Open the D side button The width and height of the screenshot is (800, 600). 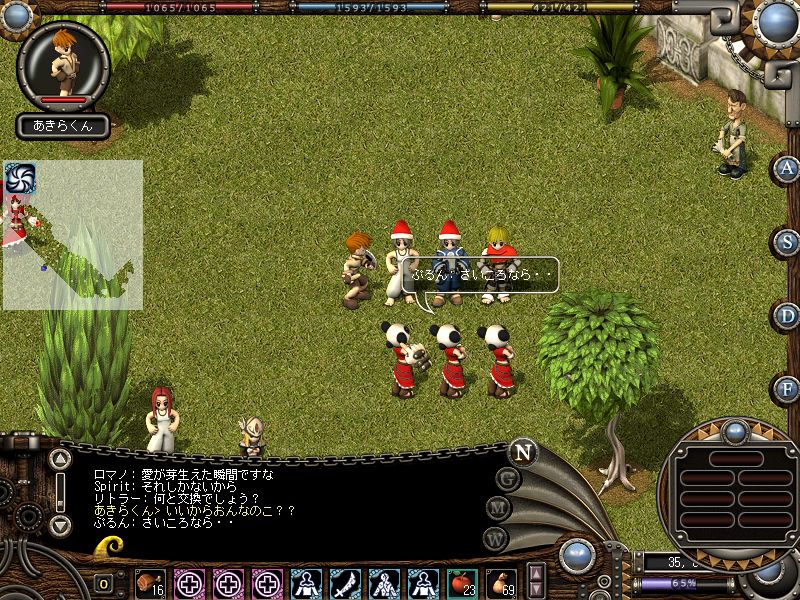coord(788,316)
